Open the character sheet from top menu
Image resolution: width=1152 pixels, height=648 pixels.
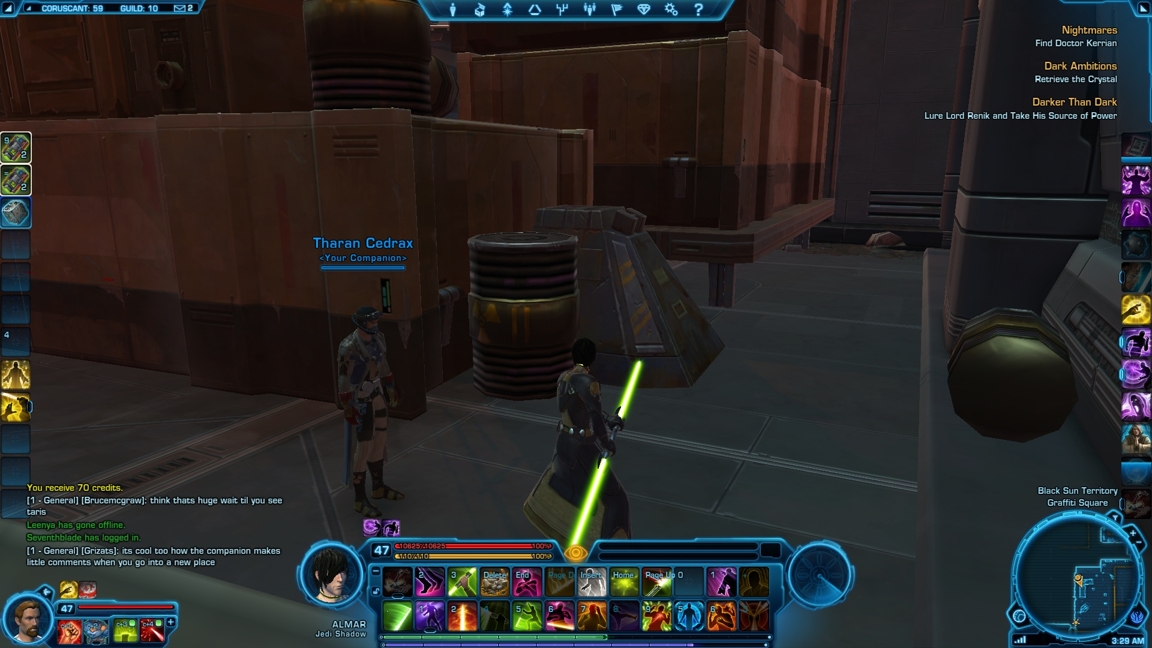pos(452,10)
